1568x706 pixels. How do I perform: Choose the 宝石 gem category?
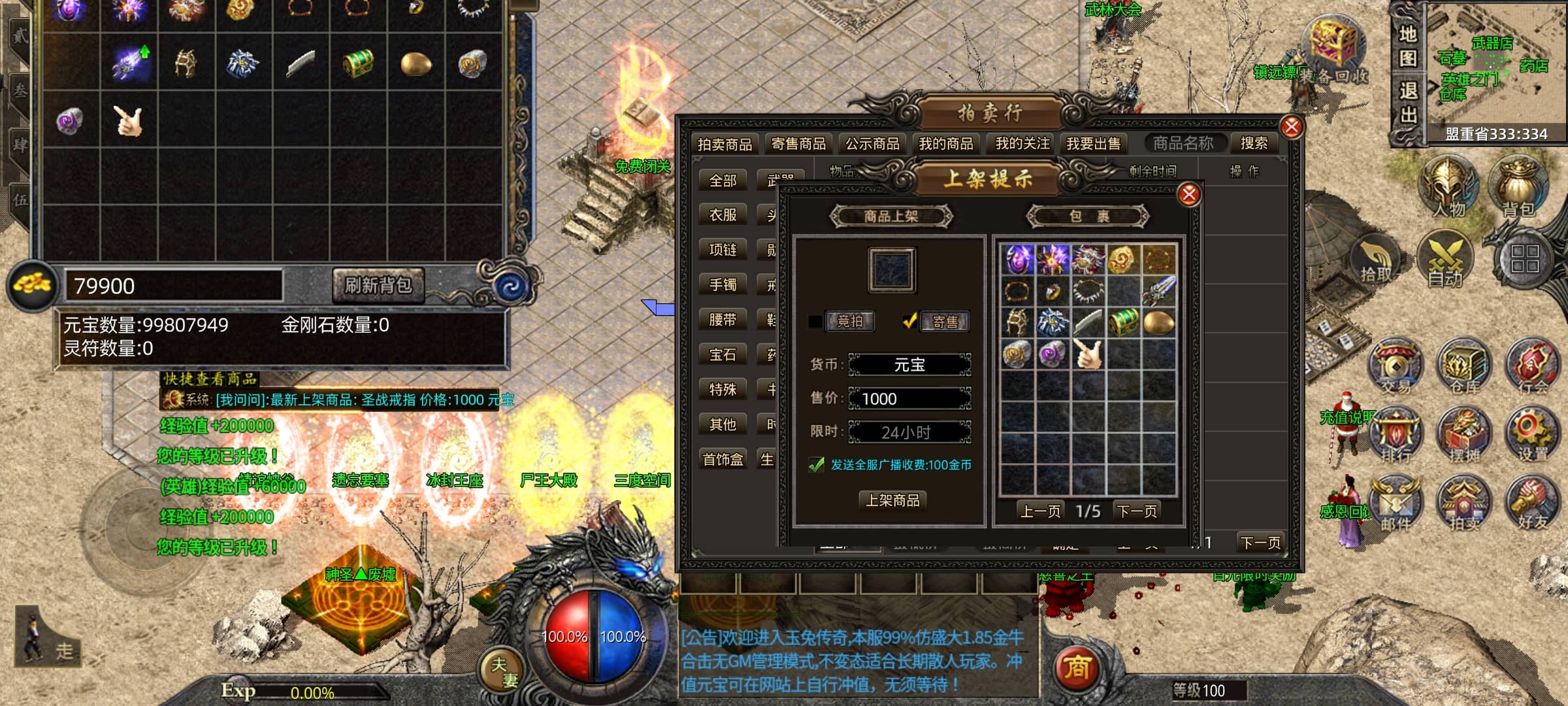click(x=723, y=355)
